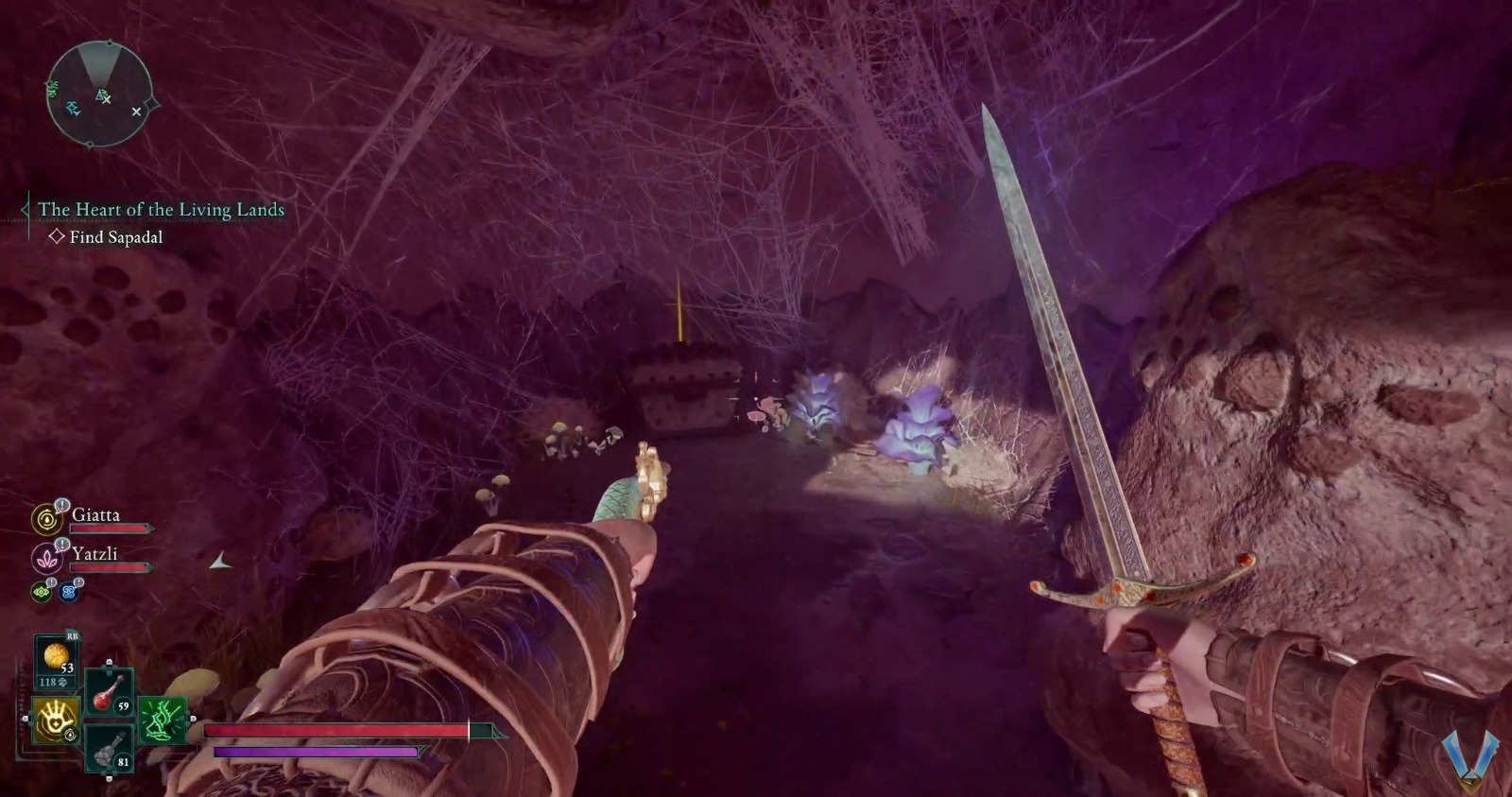Click the exclamation bubble on Yatzli's portrait
The image size is (1512, 797).
(x=61, y=544)
